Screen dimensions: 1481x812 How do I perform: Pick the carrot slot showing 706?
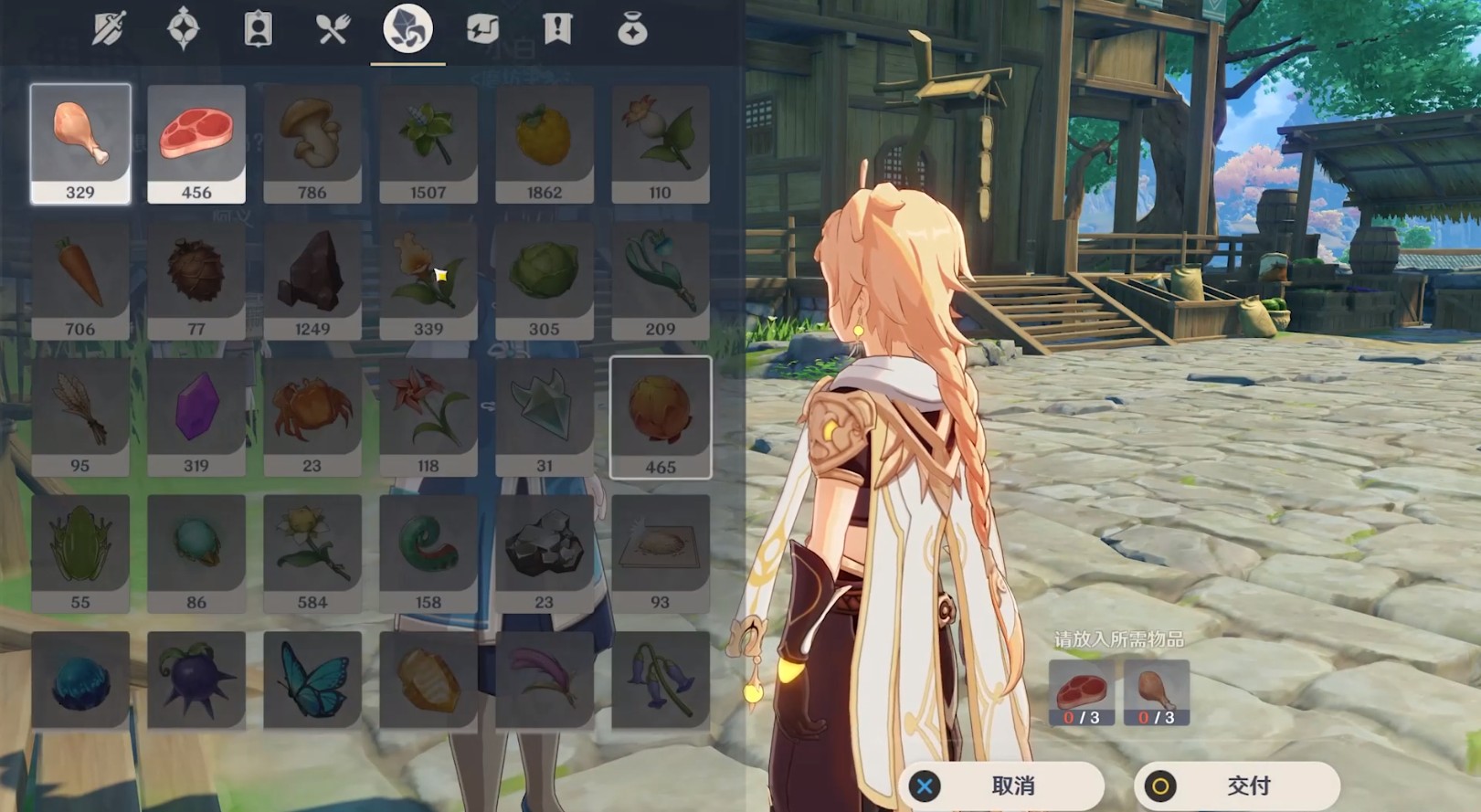[80, 280]
